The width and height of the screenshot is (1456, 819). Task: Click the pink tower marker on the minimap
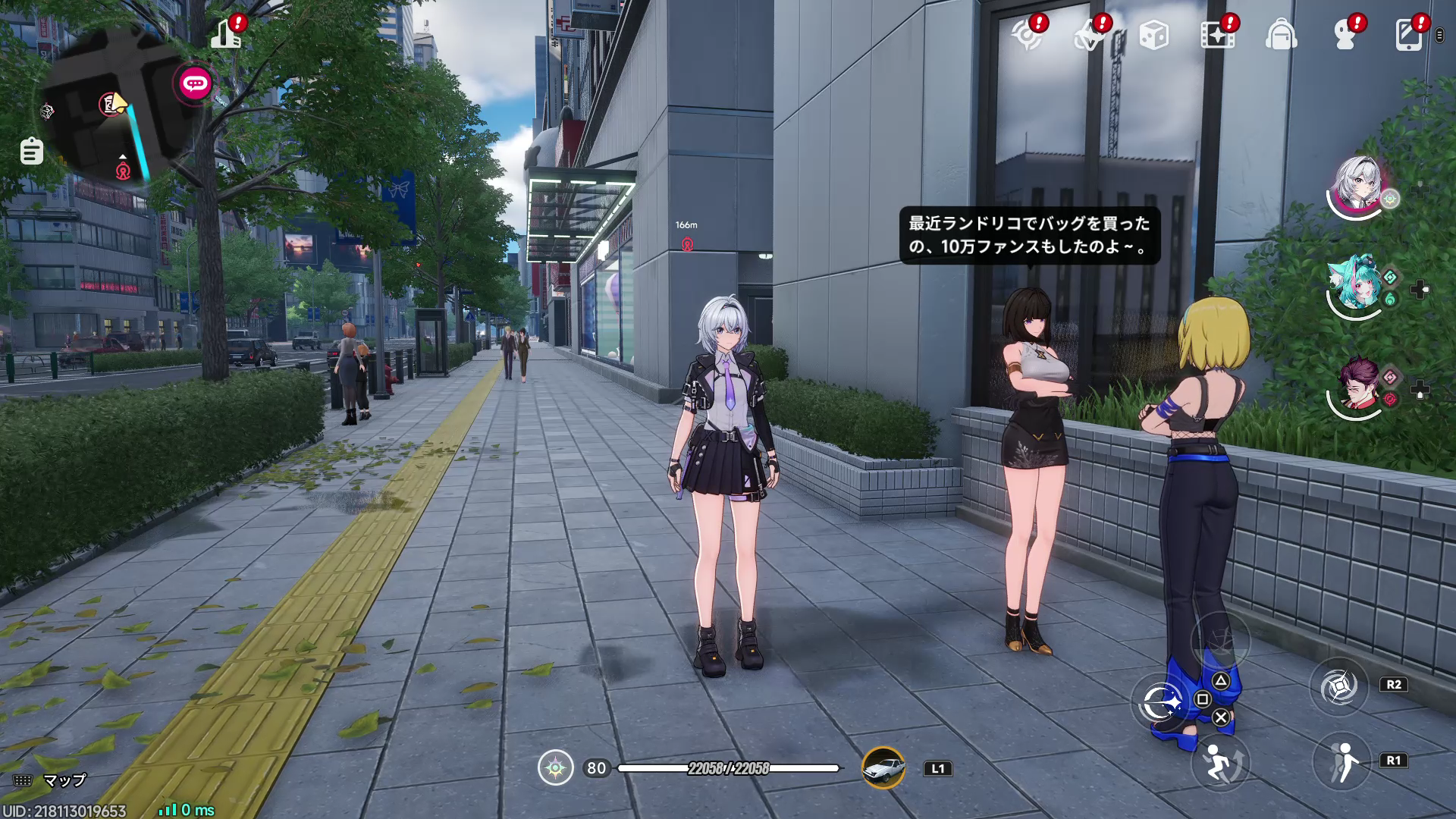pyautogui.click(x=123, y=171)
